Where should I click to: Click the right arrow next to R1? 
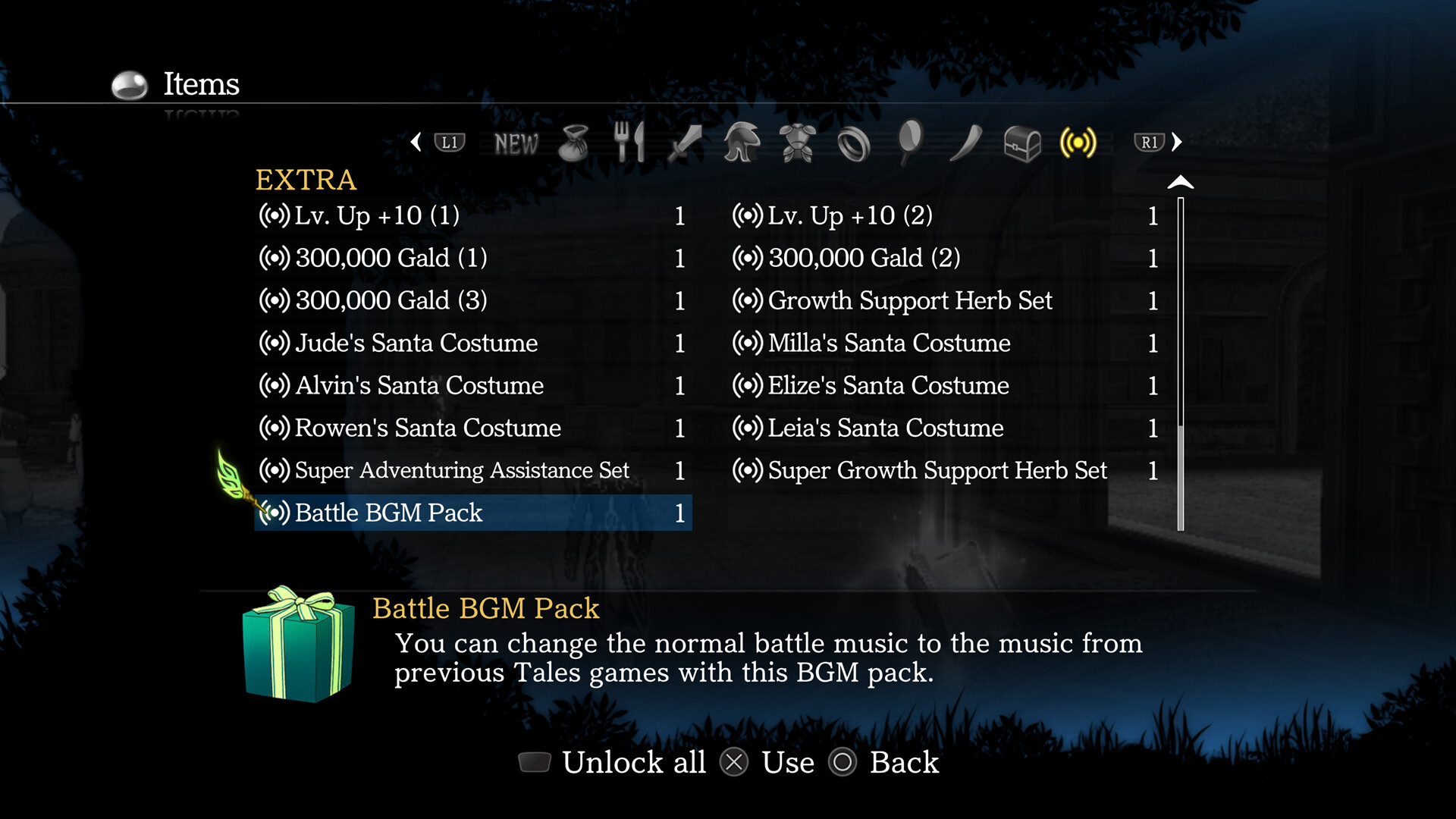pyautogui.click(x=1178, y=143)
